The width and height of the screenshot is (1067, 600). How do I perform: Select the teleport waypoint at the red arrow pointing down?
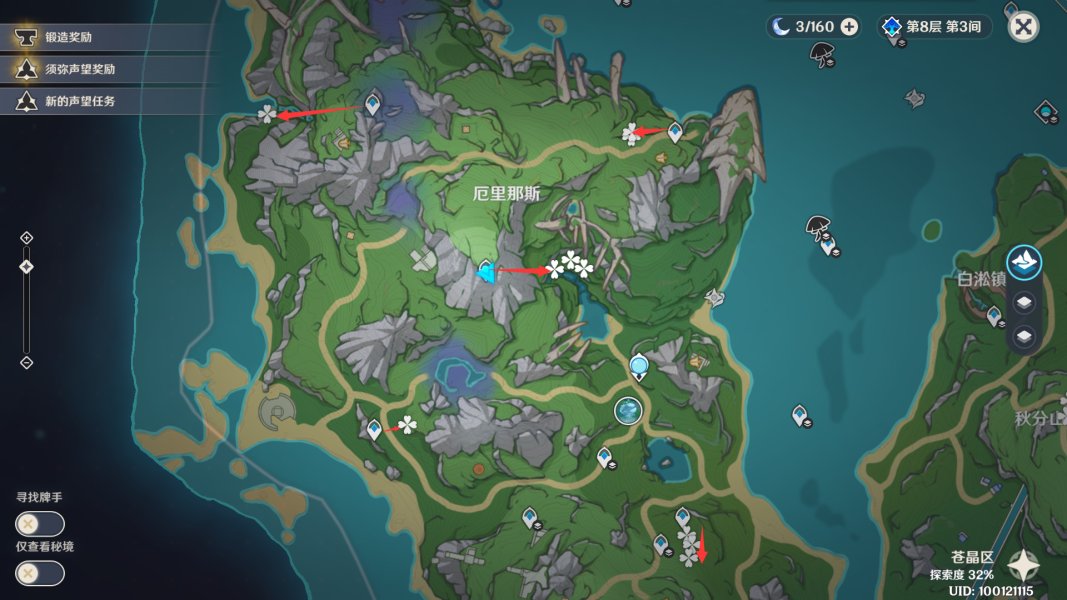point(683,517)
